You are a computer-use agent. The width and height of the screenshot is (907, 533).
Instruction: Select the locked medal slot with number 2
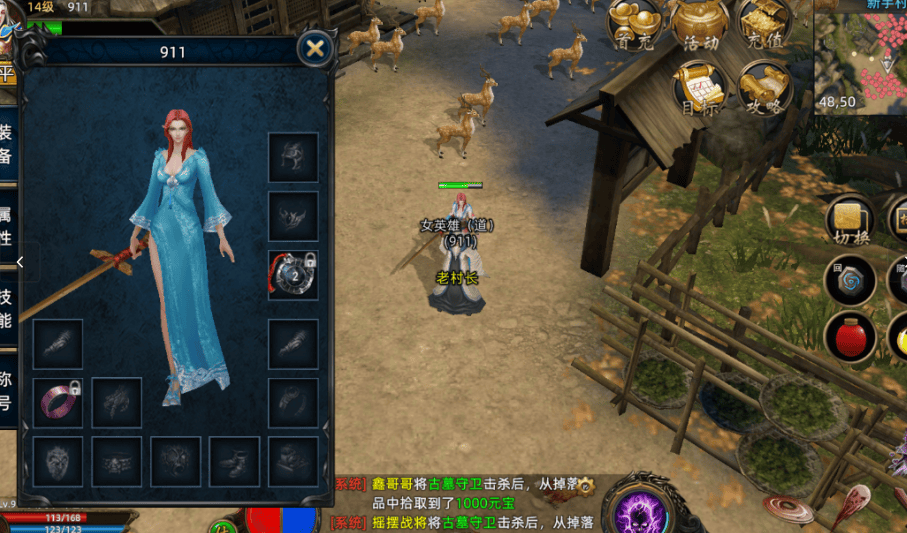tap(293, 275)
